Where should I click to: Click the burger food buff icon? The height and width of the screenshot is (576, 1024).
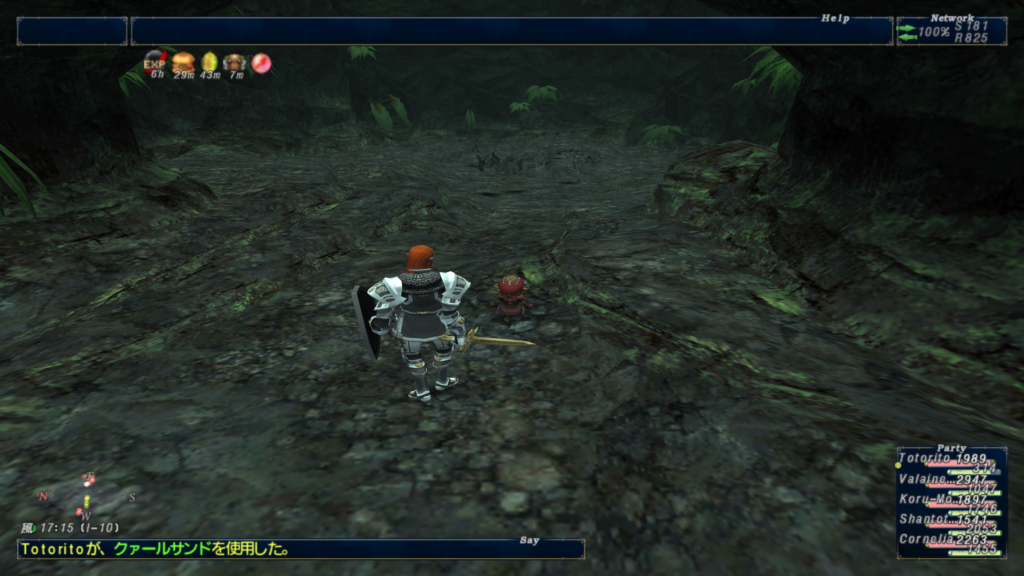[x=183, y=62]
